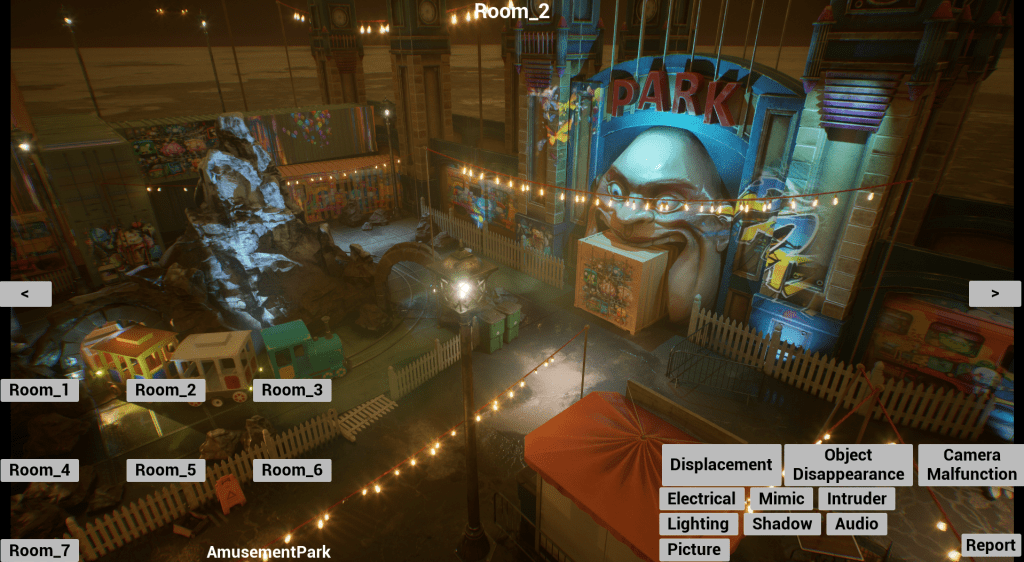Open the Room_3 camera view
Screen dimensions: 1024x562
[292, 390]
